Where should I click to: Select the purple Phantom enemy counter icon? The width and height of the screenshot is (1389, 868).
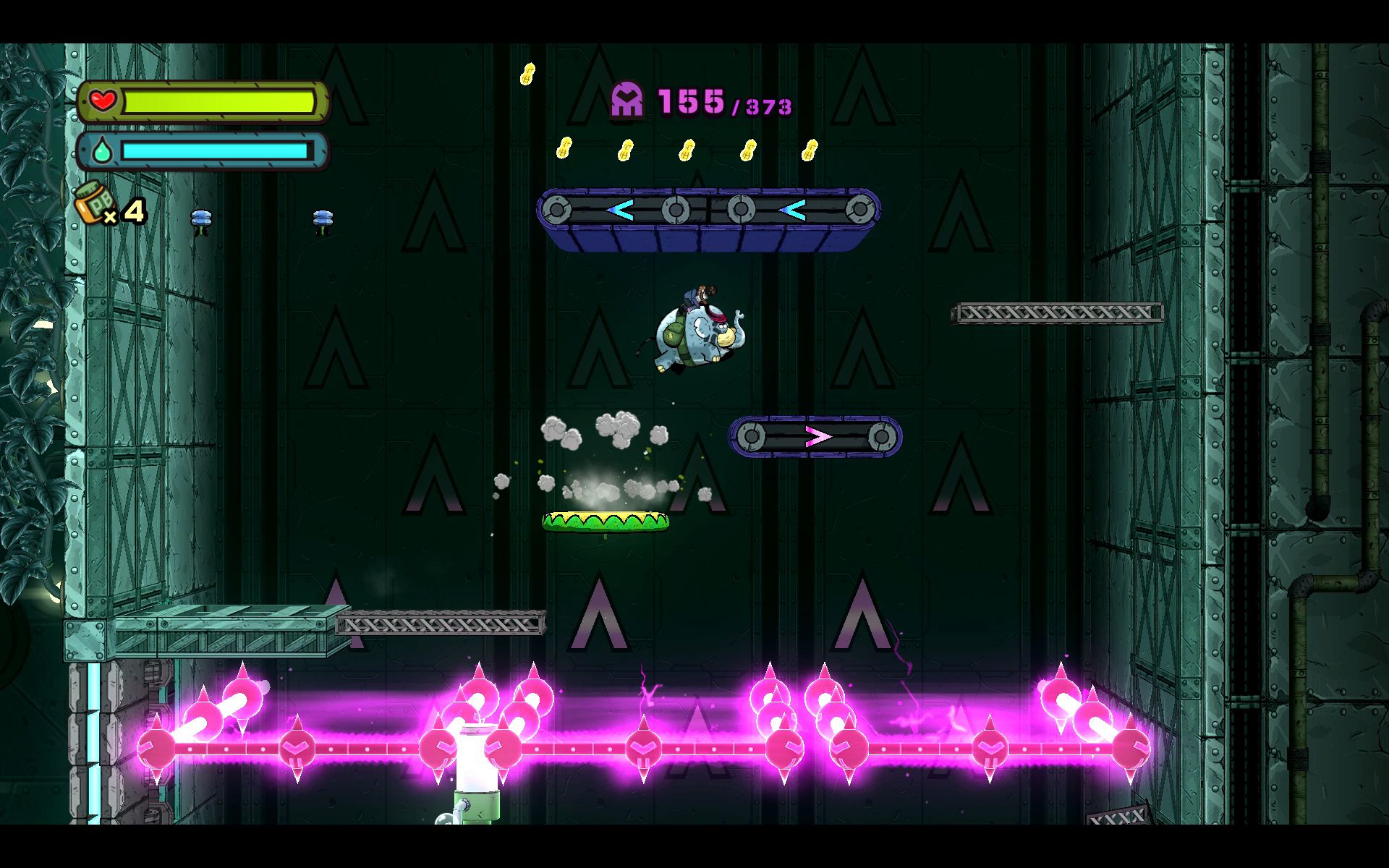coord(627,100)
